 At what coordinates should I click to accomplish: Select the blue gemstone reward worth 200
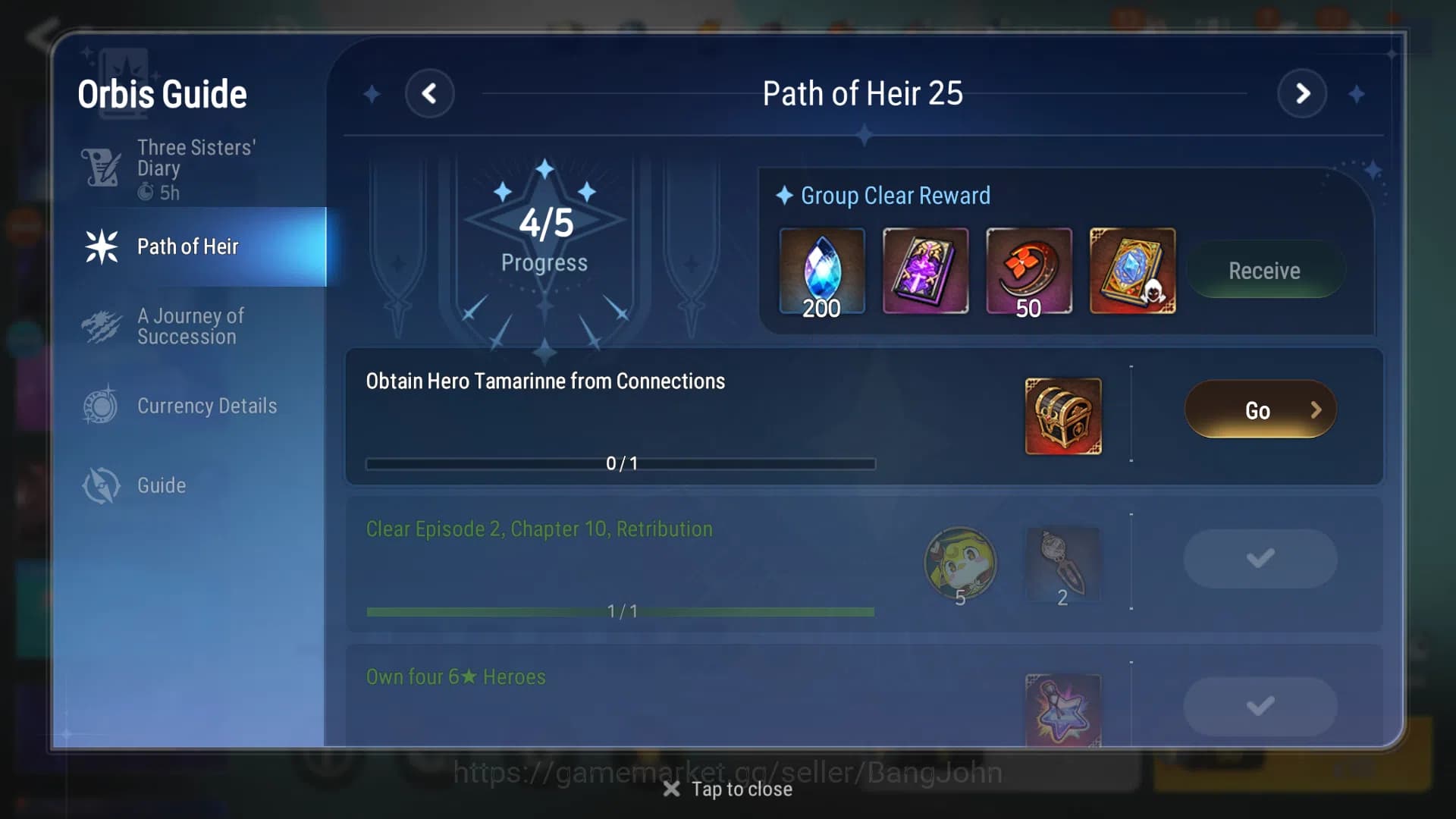822,270
